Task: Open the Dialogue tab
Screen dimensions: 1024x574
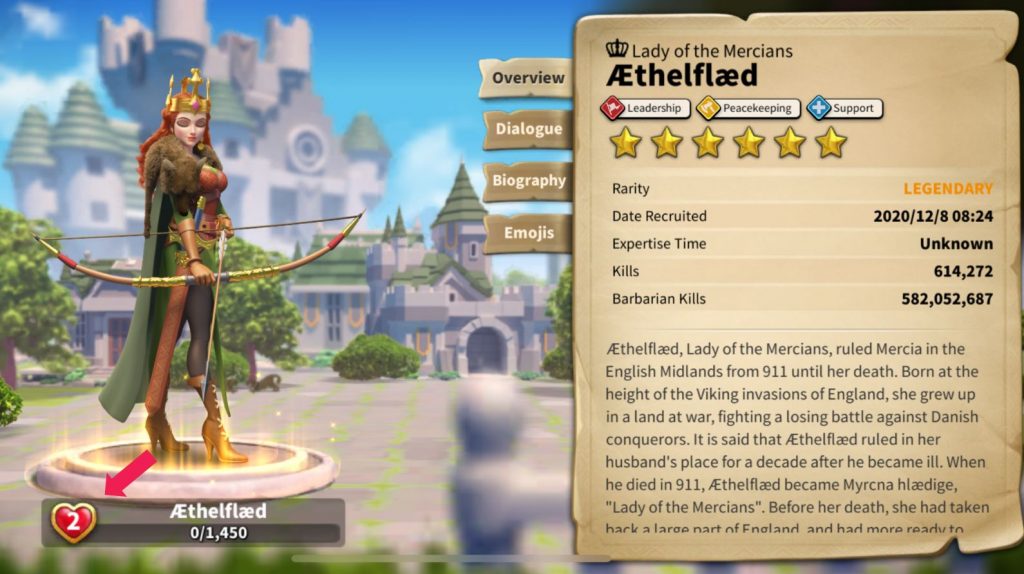Action: [527, 129]
